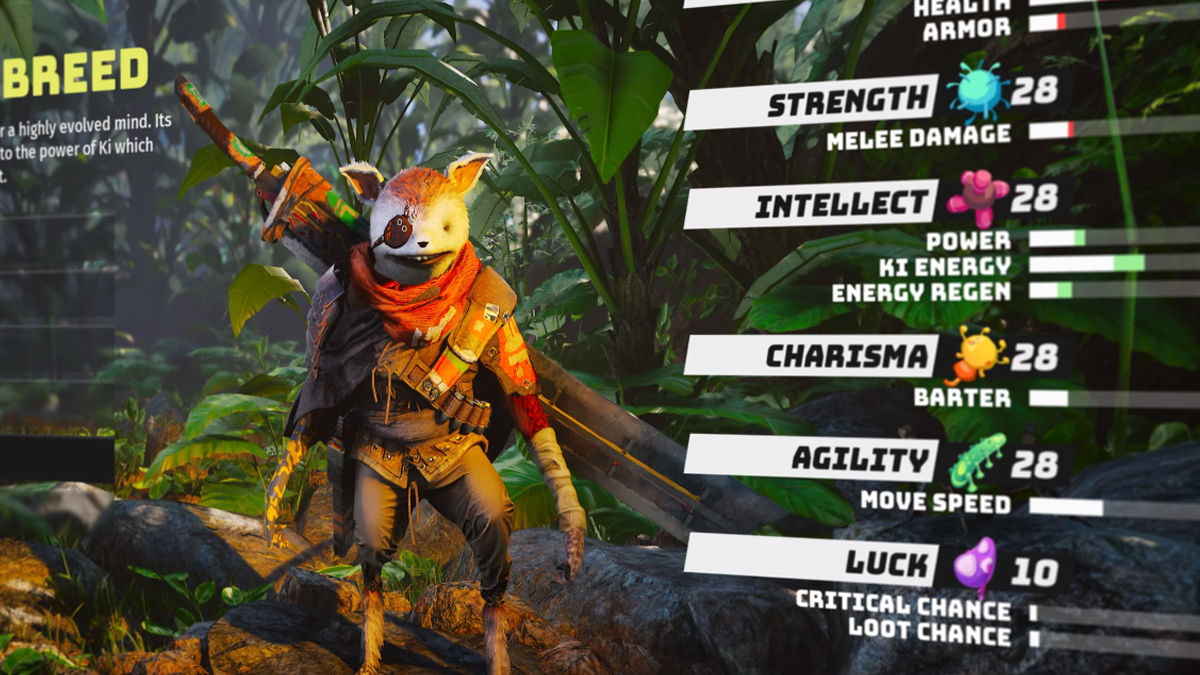The height and width of the screenshot is (675, 1200).
Task: Select the Luck attribute label
Action: point(874,562)
